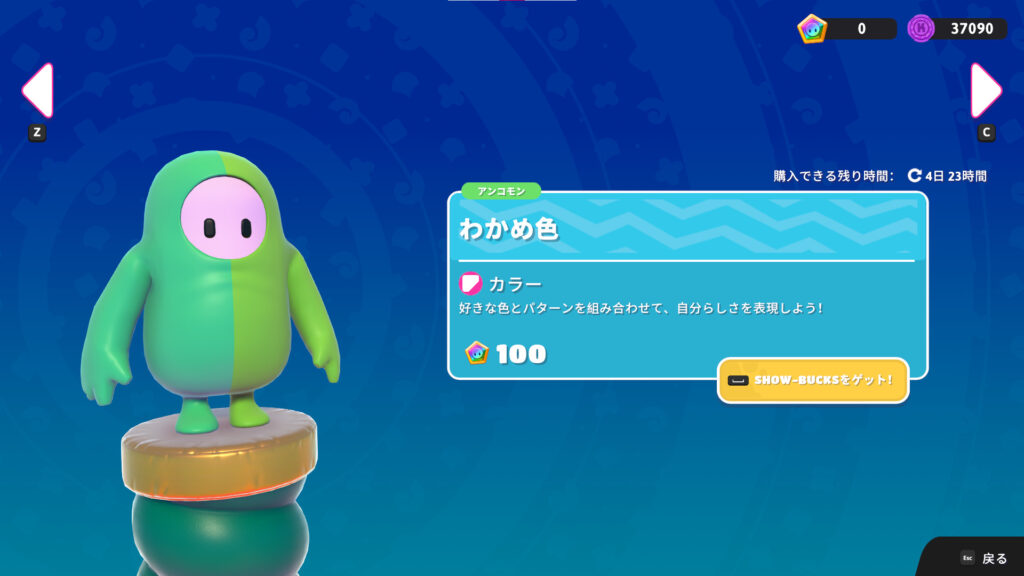Go to the previous shop item arrow
This screenshot has width=1024, height=576.
[36, 91]
